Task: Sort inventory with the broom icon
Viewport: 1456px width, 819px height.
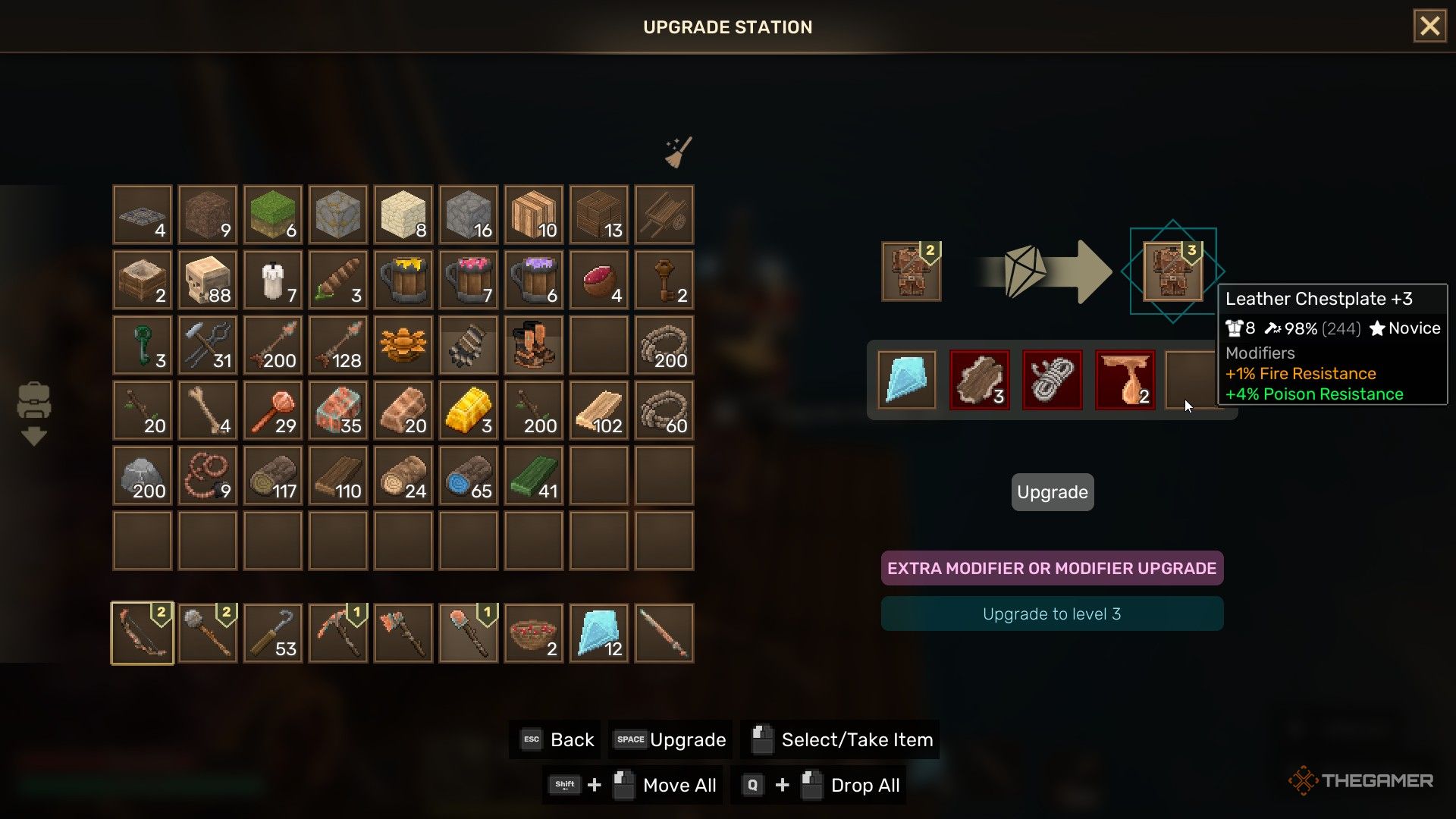Action: point(678,152)
